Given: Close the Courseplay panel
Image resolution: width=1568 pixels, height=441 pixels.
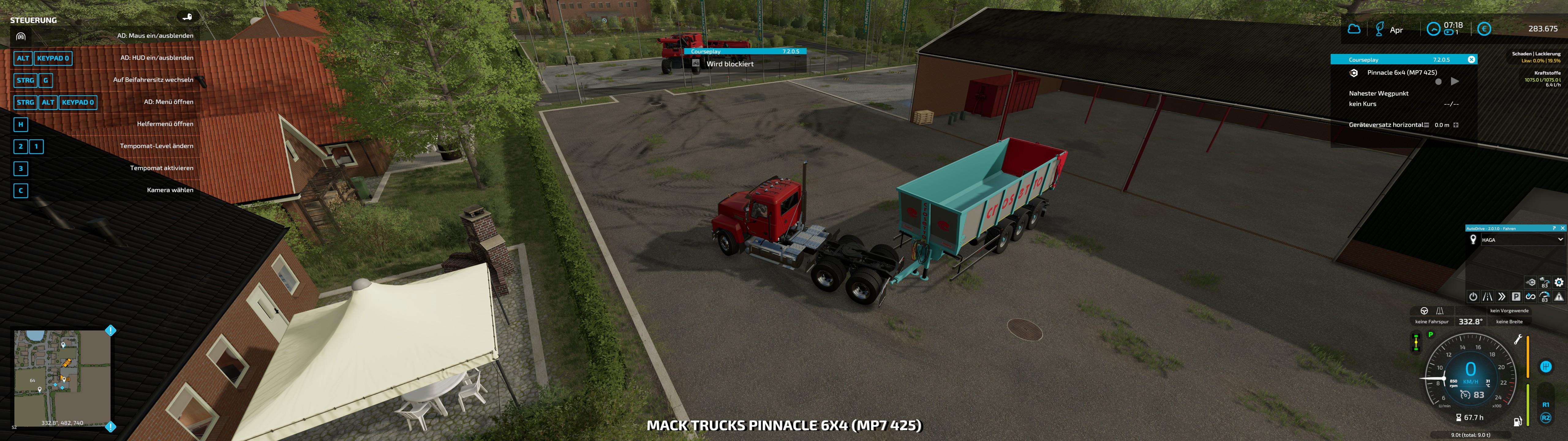Looking at the screenshot, I should click(x=1471, y=60).
